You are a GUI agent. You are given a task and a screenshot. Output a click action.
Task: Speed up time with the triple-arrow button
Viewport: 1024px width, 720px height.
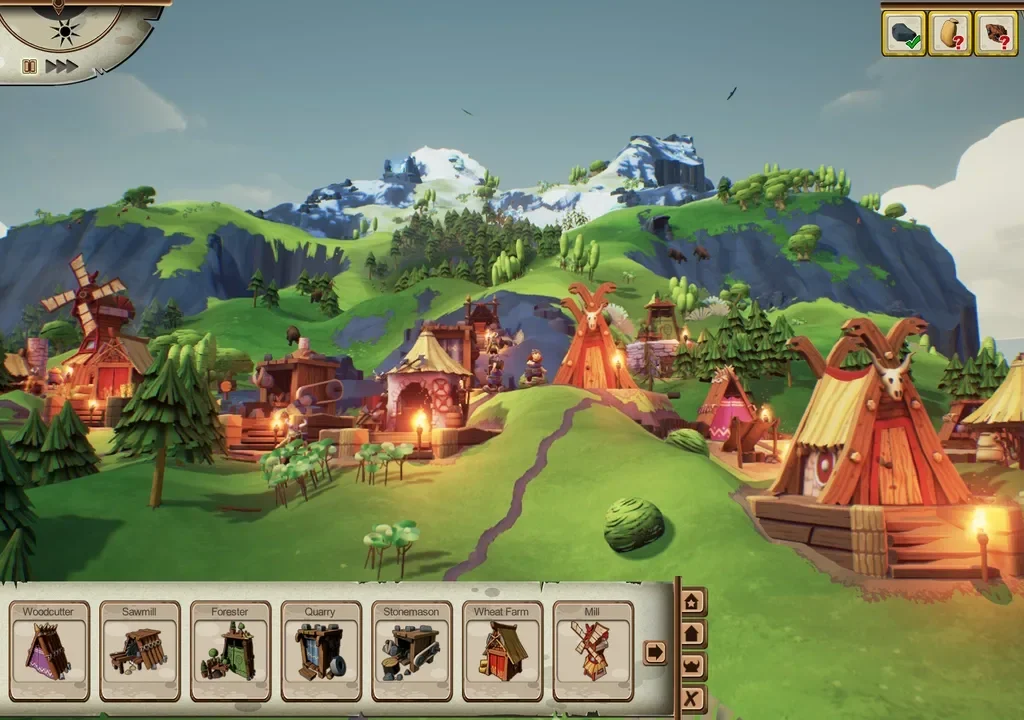61,66
